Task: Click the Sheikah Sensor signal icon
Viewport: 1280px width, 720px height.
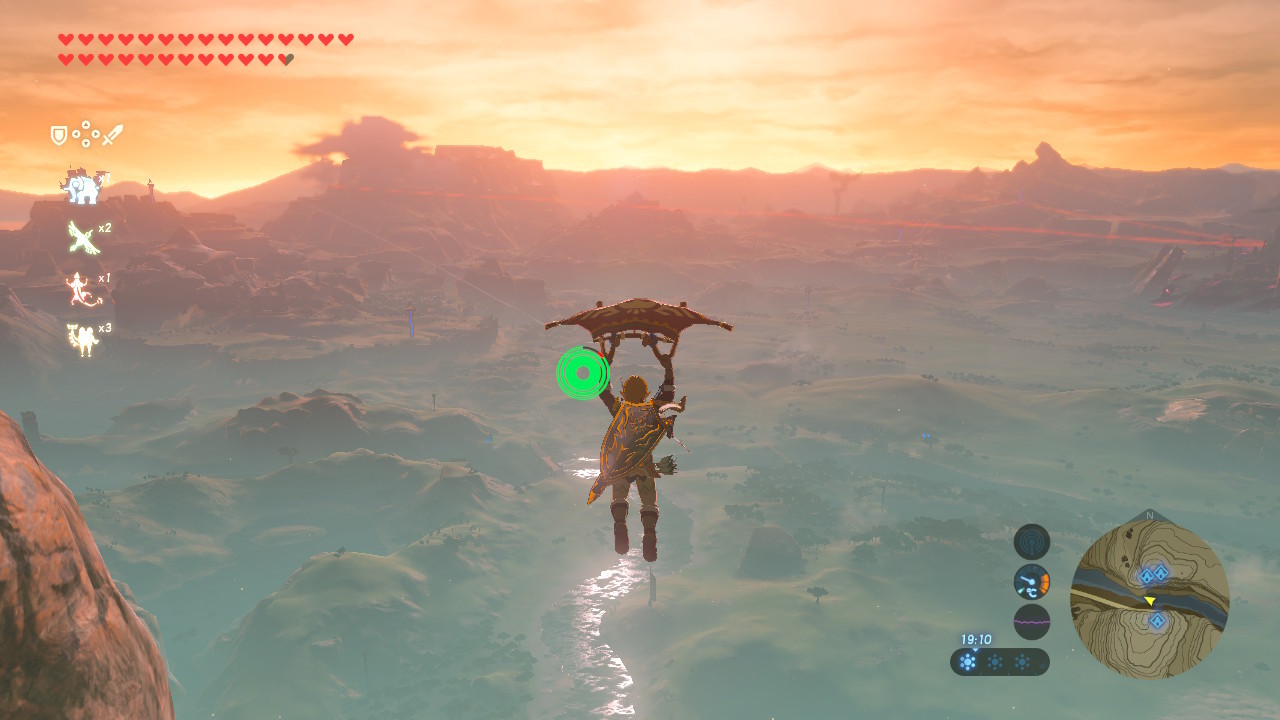Action: point(1031,542)
